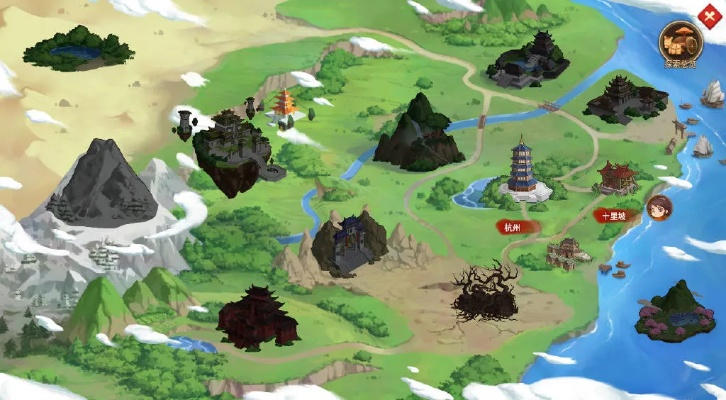Click the character portrait map marker
Viewport: 726px width, 400px height.
(659, 208)
